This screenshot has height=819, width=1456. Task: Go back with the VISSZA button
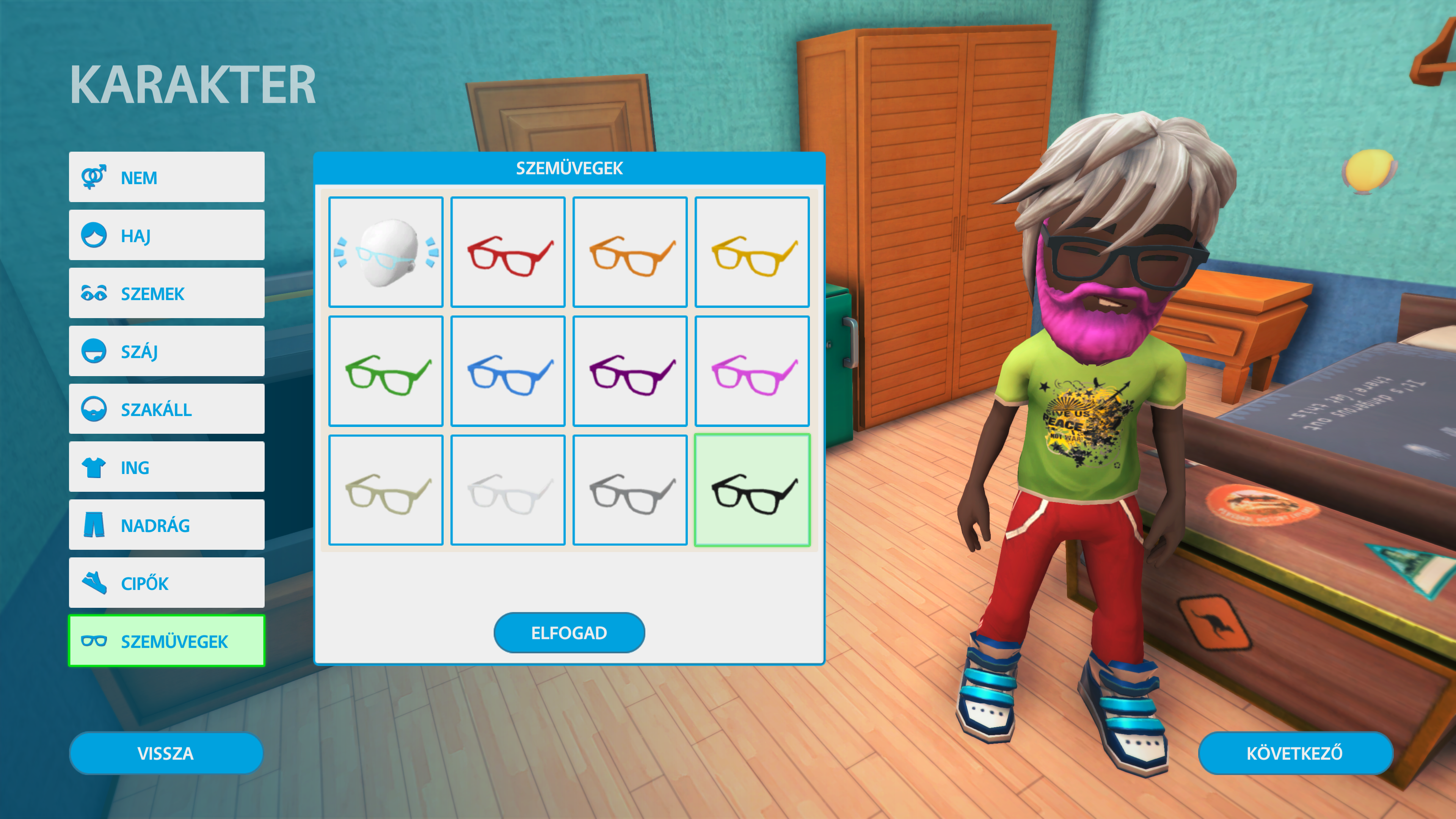point(166,753)
